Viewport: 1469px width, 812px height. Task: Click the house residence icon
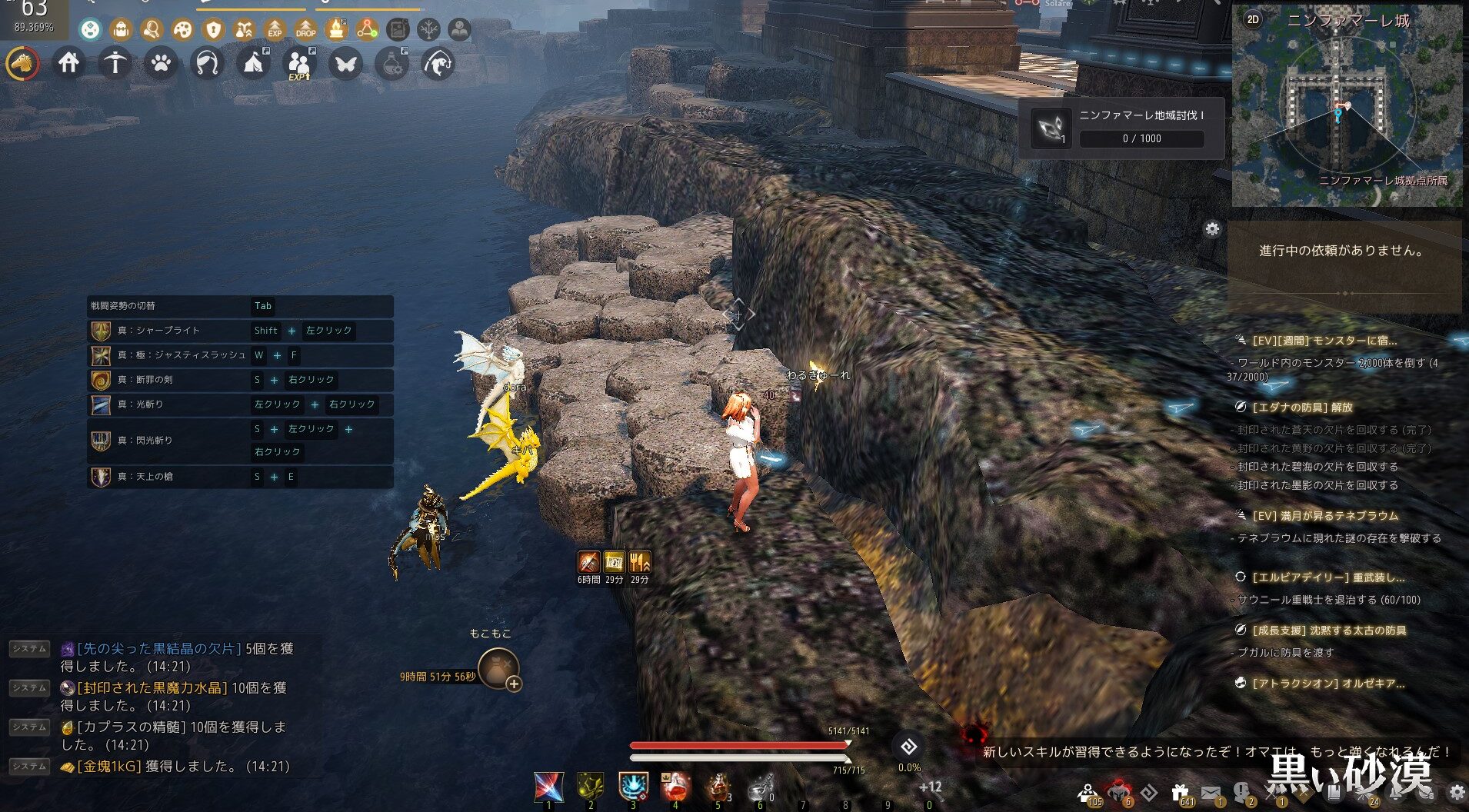point(68,62)
